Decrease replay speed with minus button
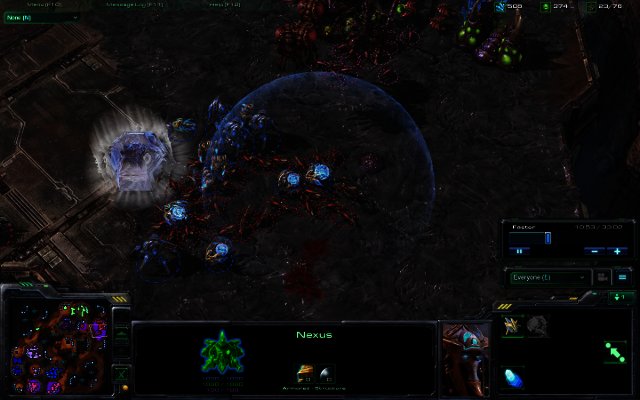Viewport: 640px width, 400px height. [594, 250]
